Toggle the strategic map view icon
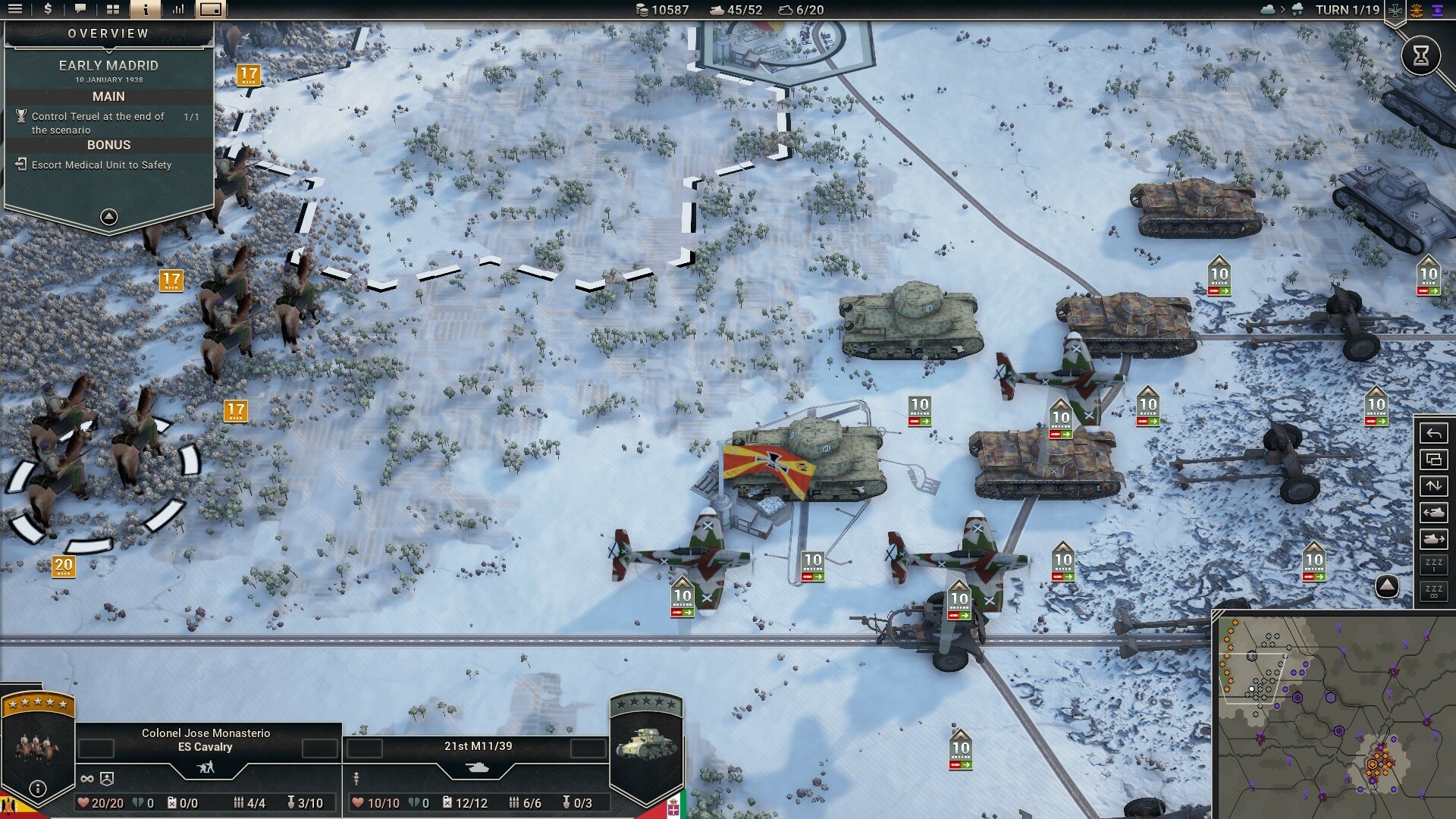The image size is (1456, 819). point(210,11)
